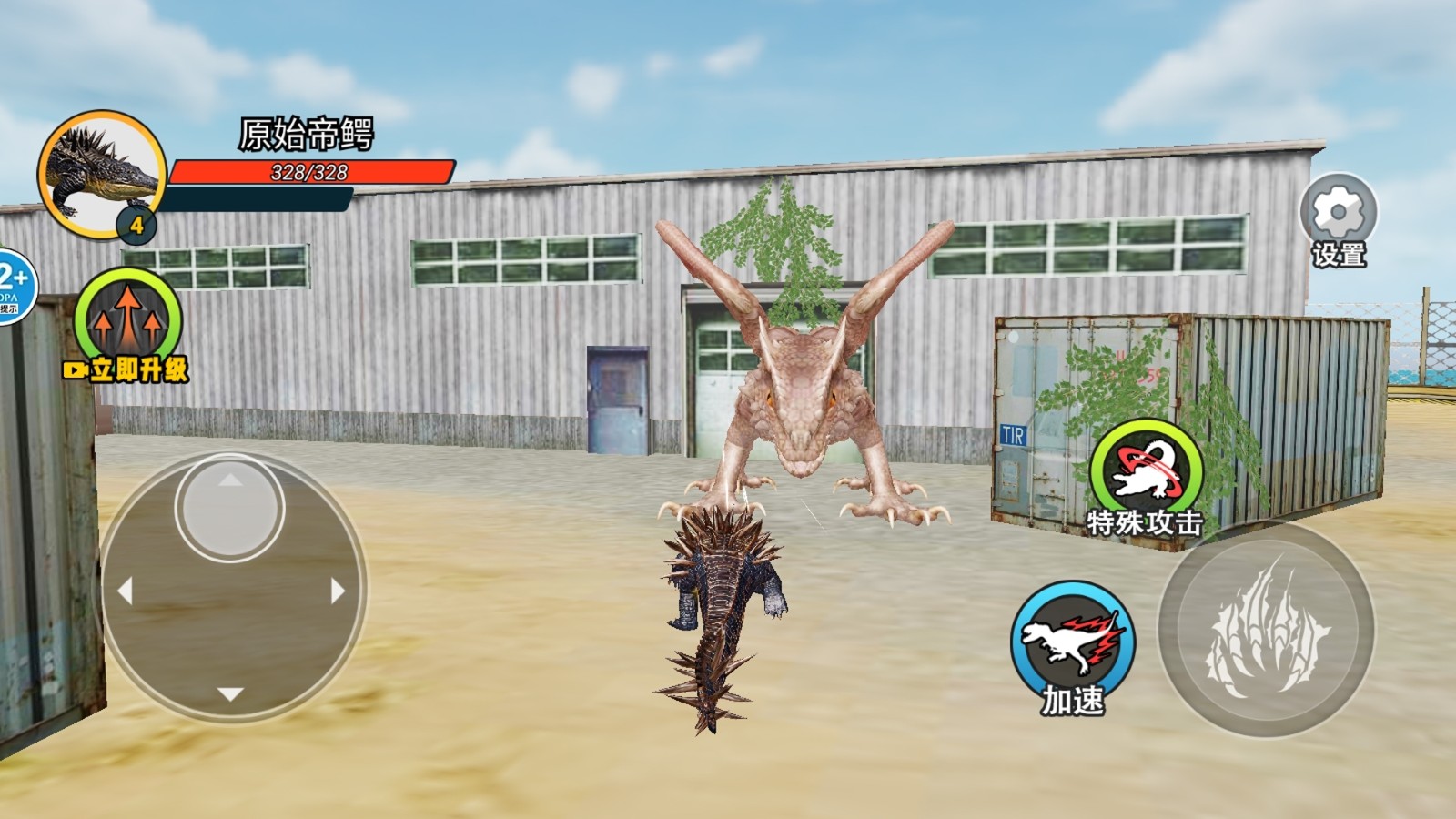Viewport: 1456px width, 819px height.
Task: Tap the joystick's left arrow
Action: pos(125,591)
